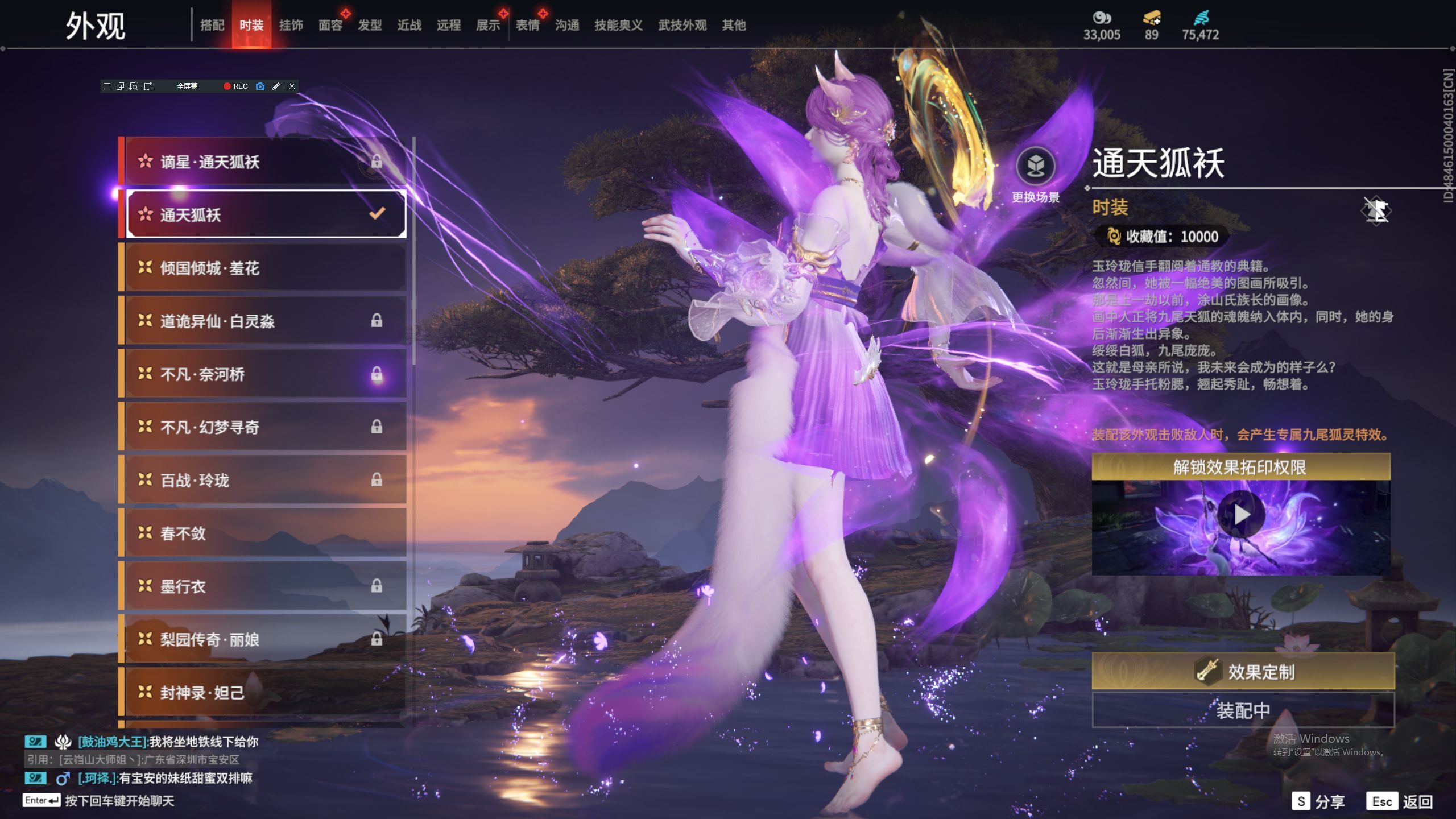The image size is (1456, 819).
Task: Play the outfit effect preview video
Action: pyautogui.click(x=1241, y=515)
